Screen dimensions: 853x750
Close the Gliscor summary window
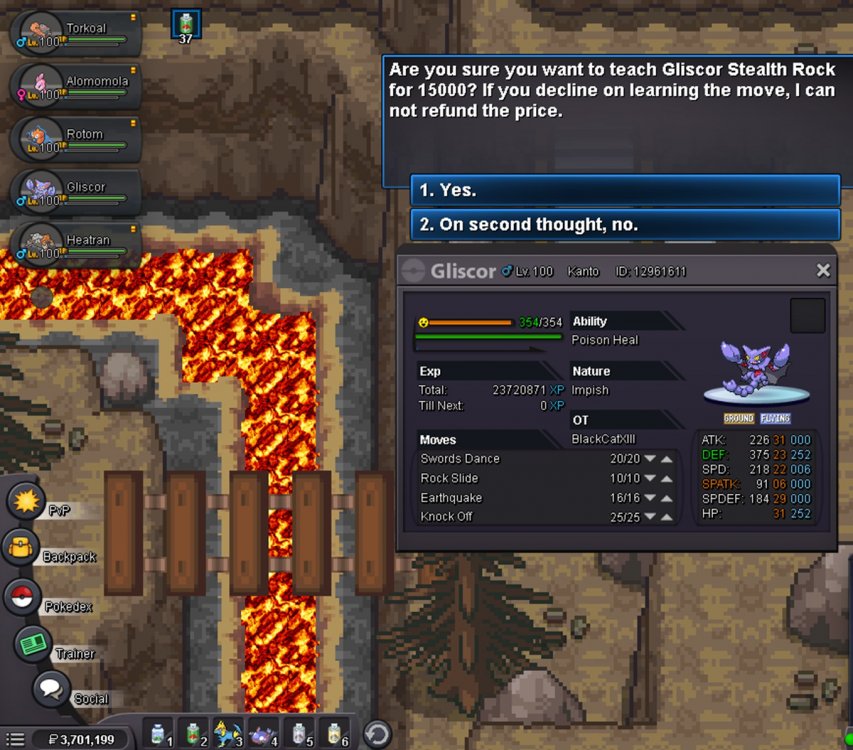tap(823, 270)
